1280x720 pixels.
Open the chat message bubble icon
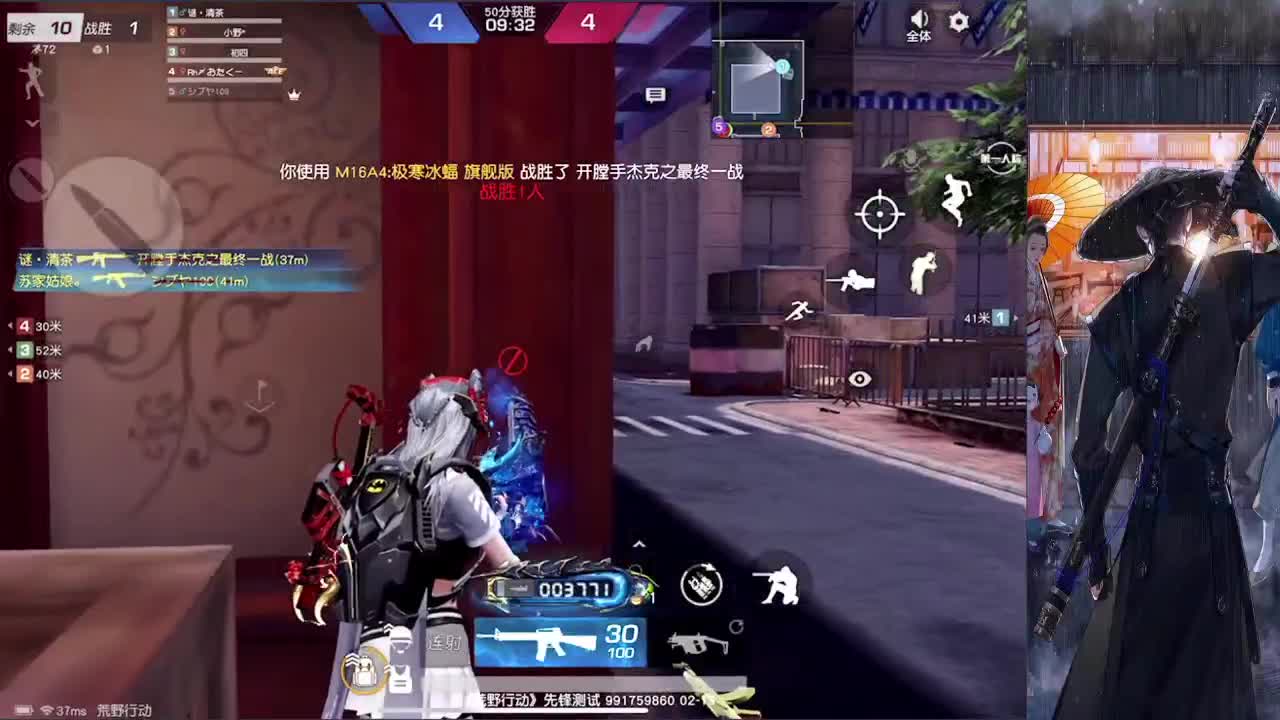[x=656, y=93]
